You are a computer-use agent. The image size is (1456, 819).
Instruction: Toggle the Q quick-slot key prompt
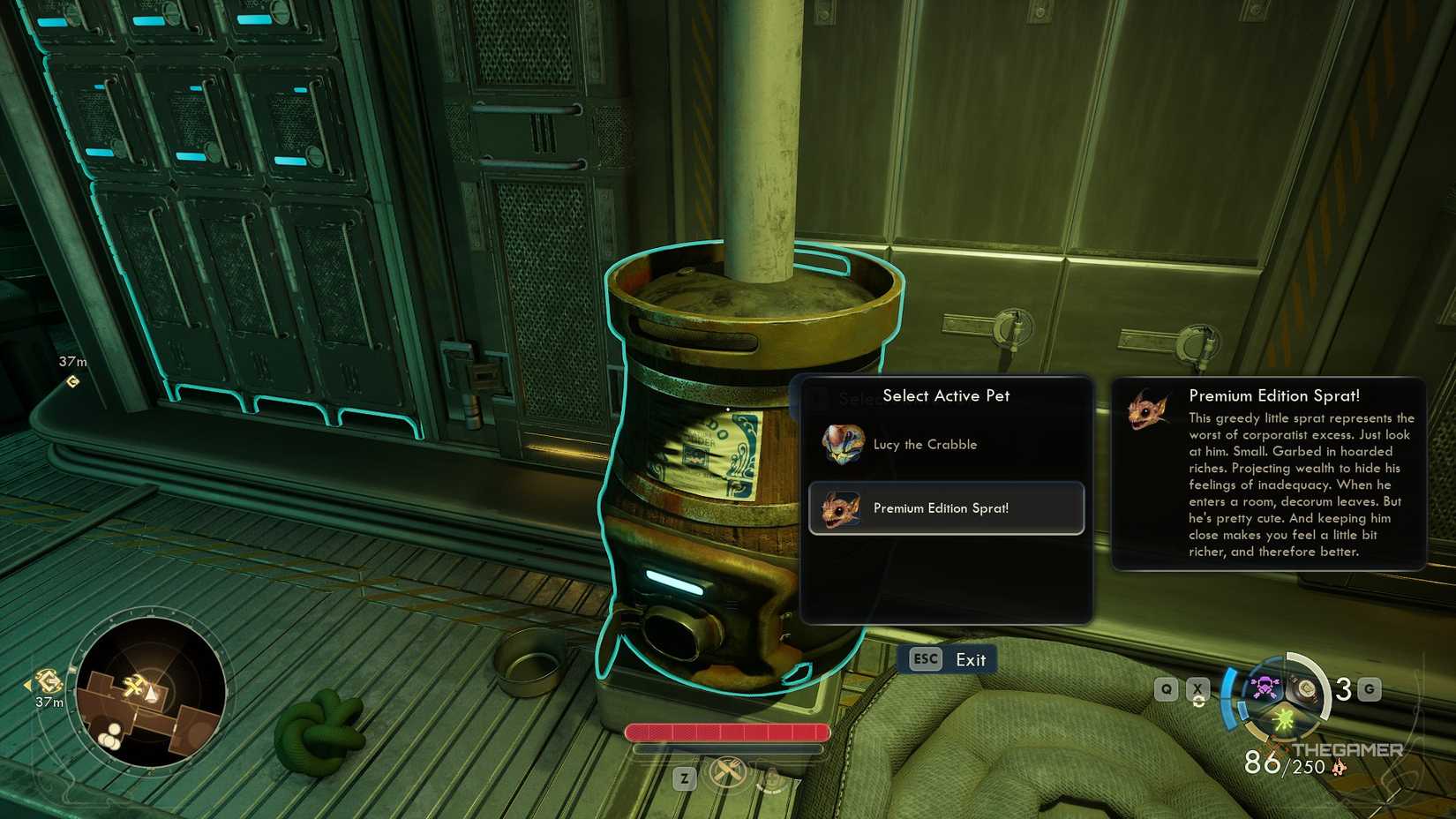click(x=1167, y=691)
